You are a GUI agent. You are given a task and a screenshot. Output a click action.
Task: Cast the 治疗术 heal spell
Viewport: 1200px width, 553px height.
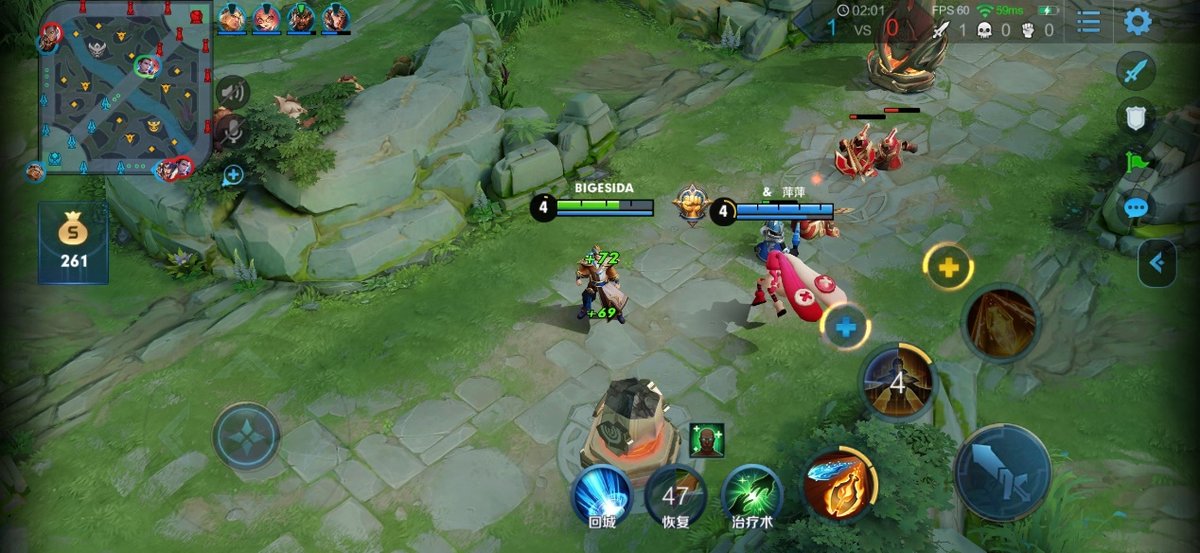(x=752, y=493)
